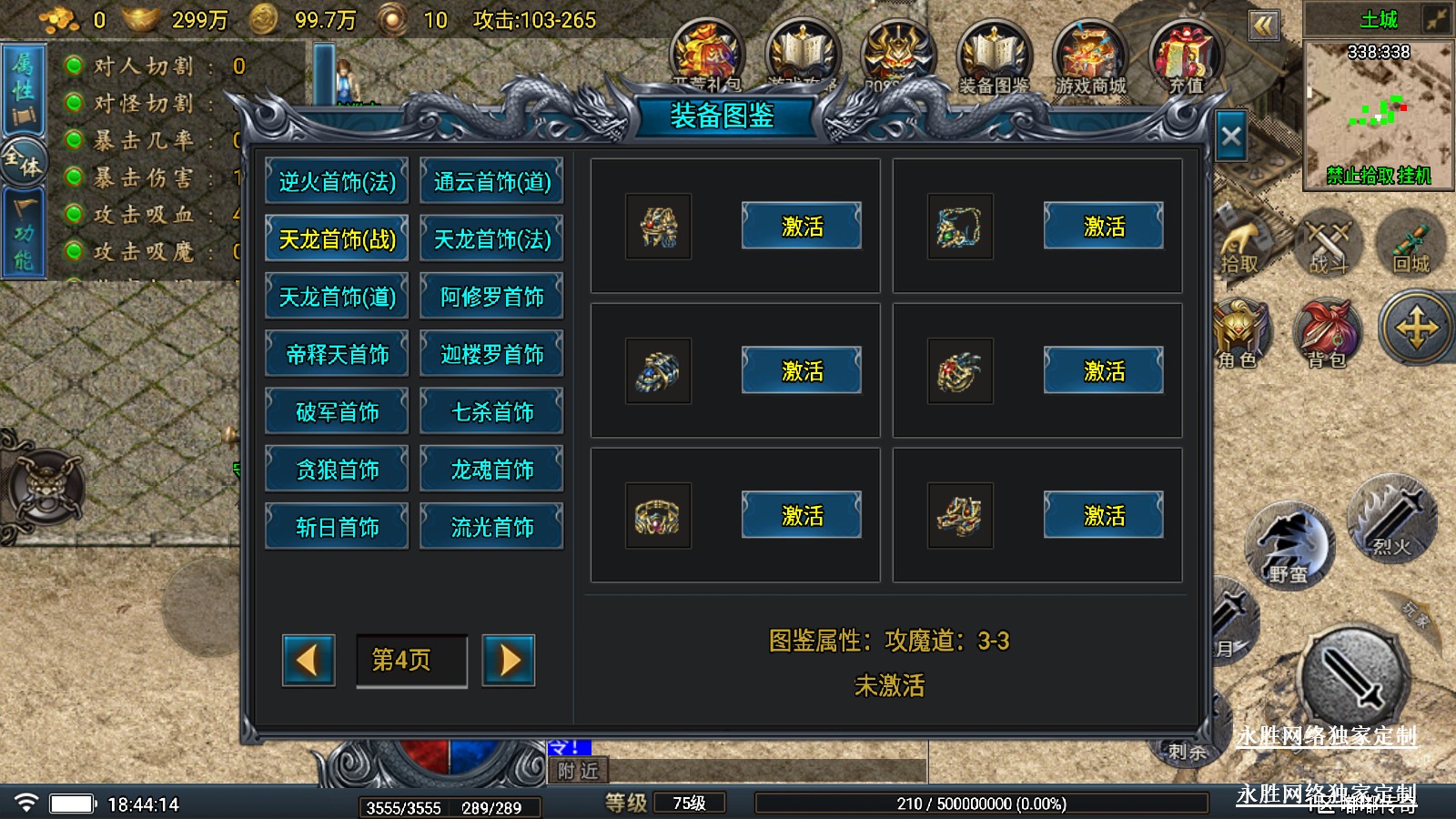Screen dimensions: 1456x819
Task: Go to the next page arrow
Action: pos(509,660)
